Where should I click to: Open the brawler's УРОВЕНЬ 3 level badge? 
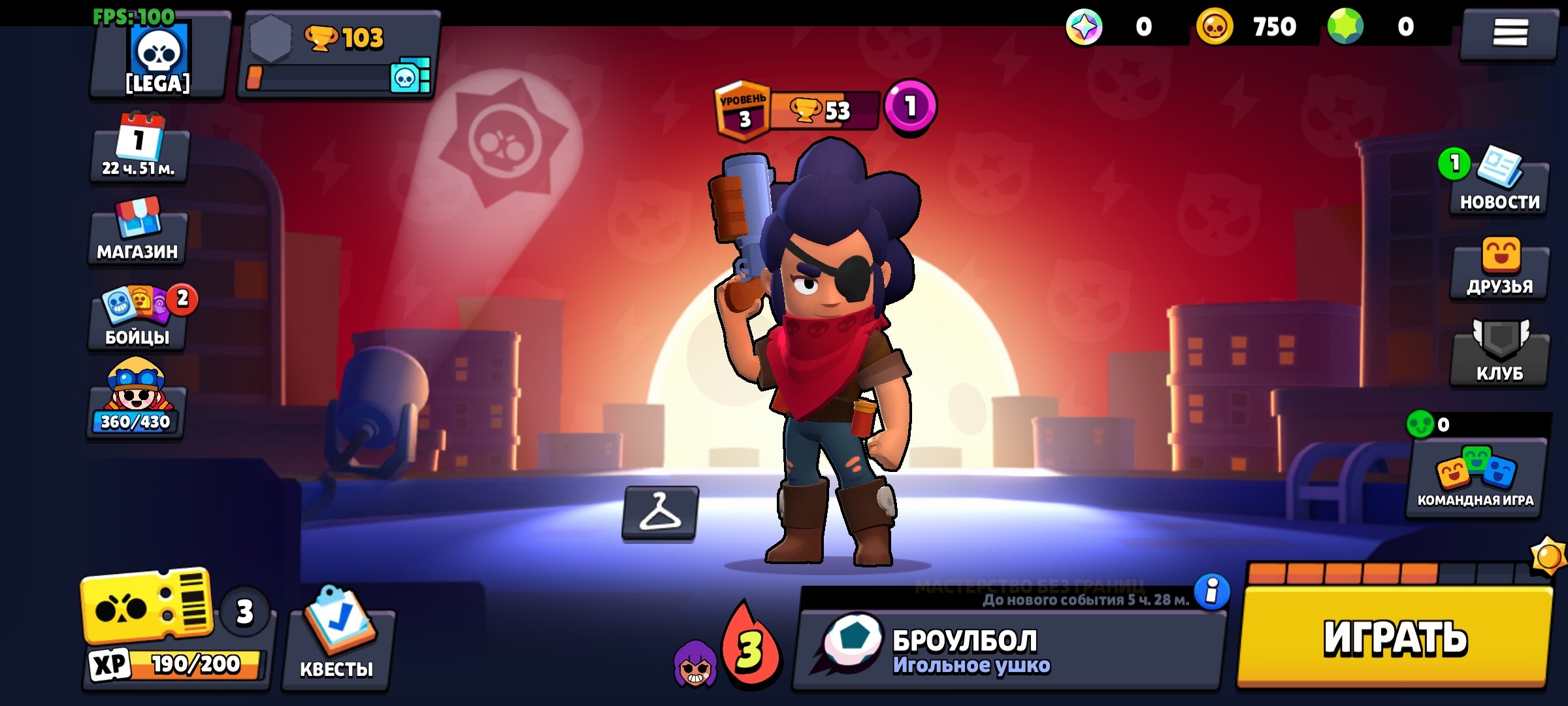743,111
